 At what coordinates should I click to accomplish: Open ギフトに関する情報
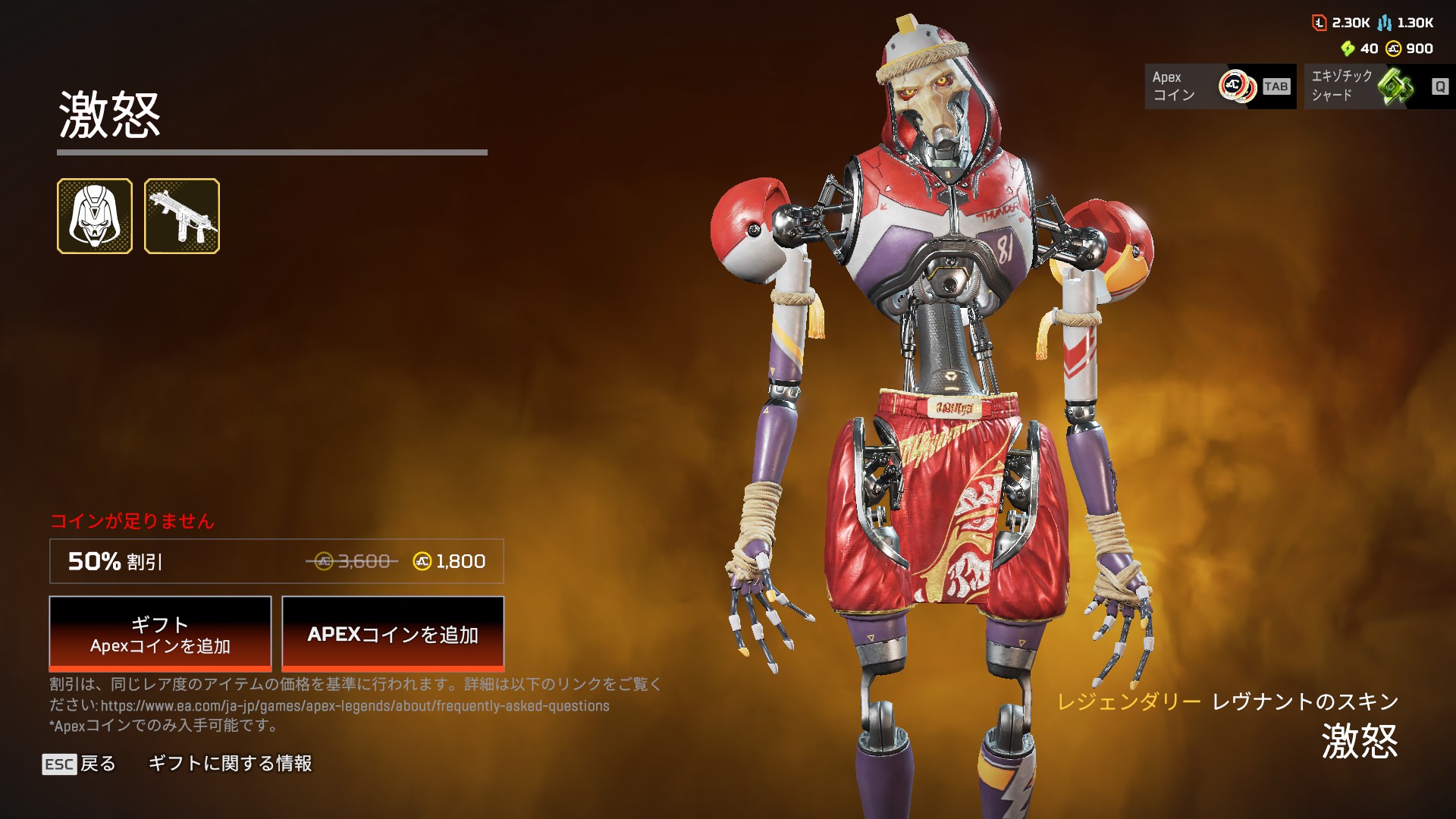[230, 764]
